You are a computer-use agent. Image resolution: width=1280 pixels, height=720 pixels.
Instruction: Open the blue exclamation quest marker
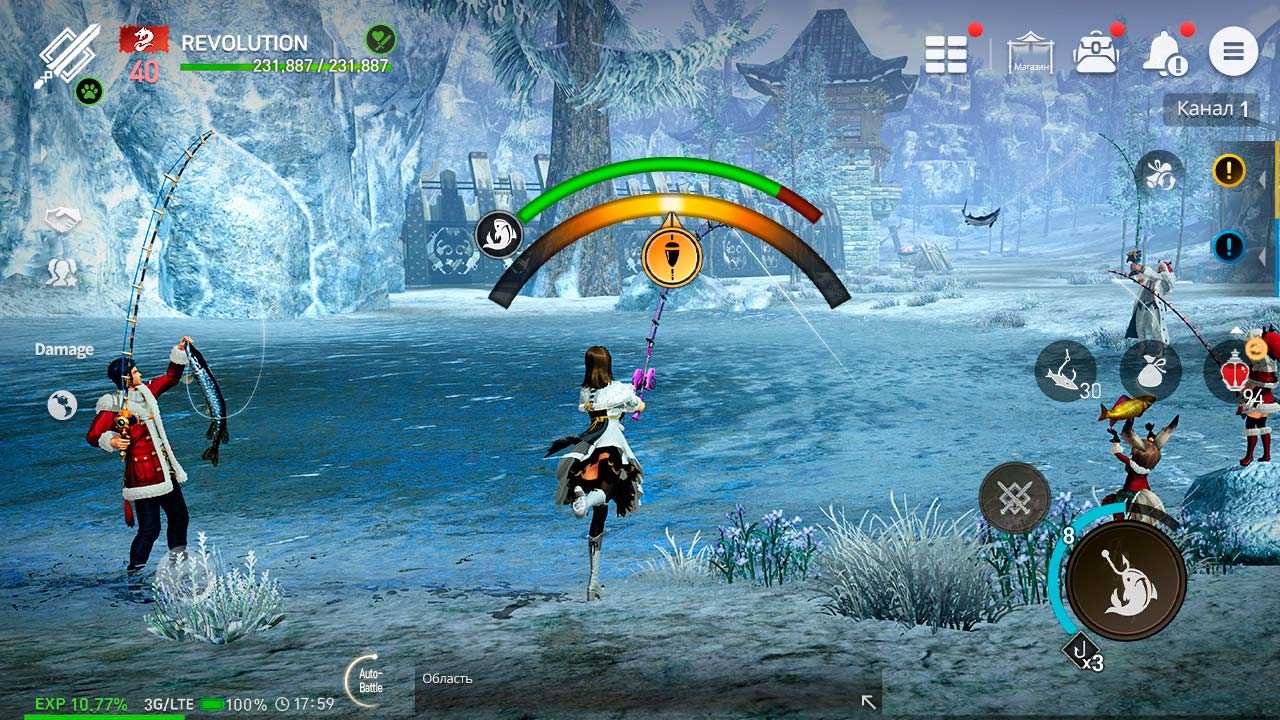(1228, 245)
